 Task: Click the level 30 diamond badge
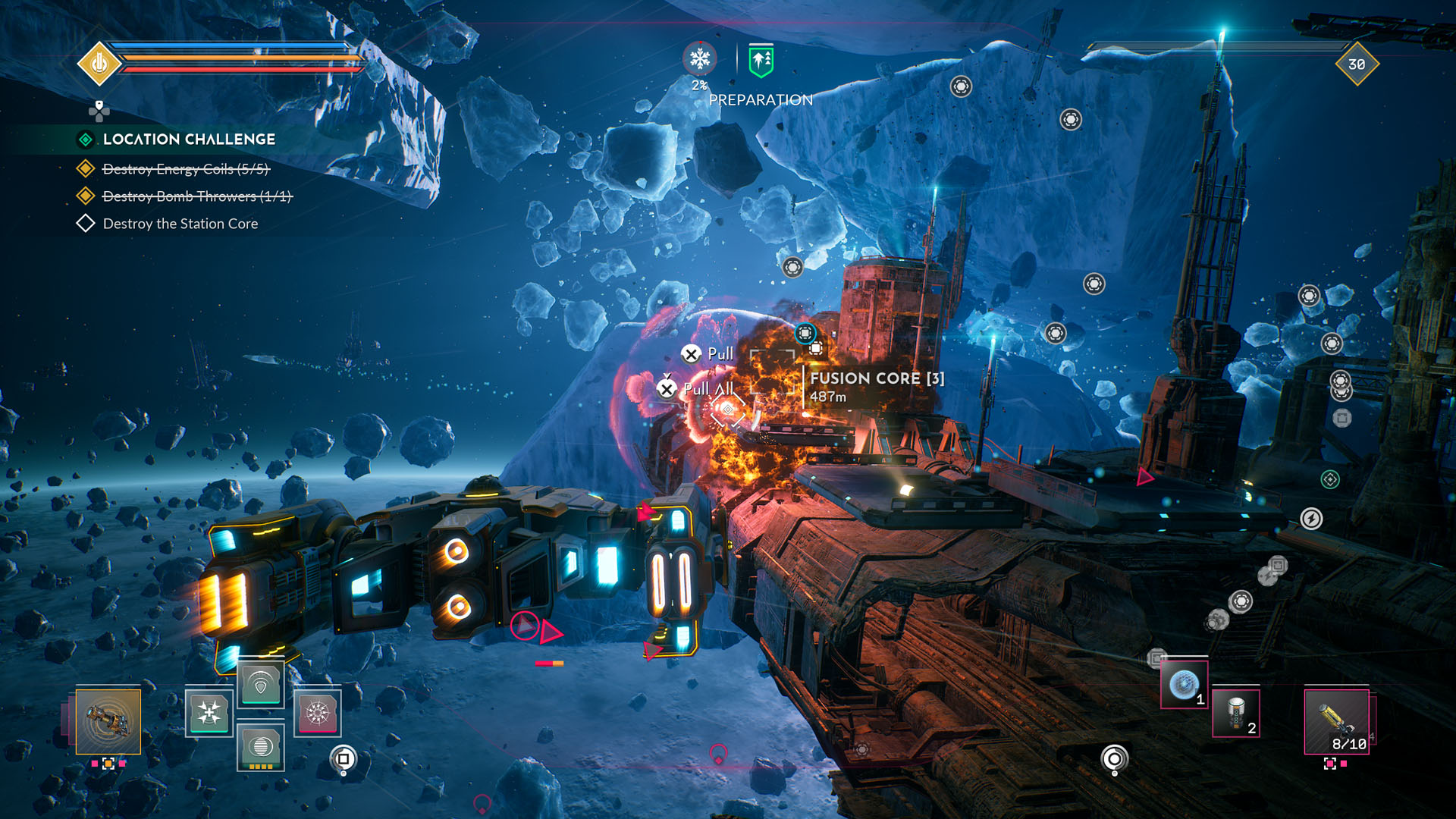[x=1357, y=64]
